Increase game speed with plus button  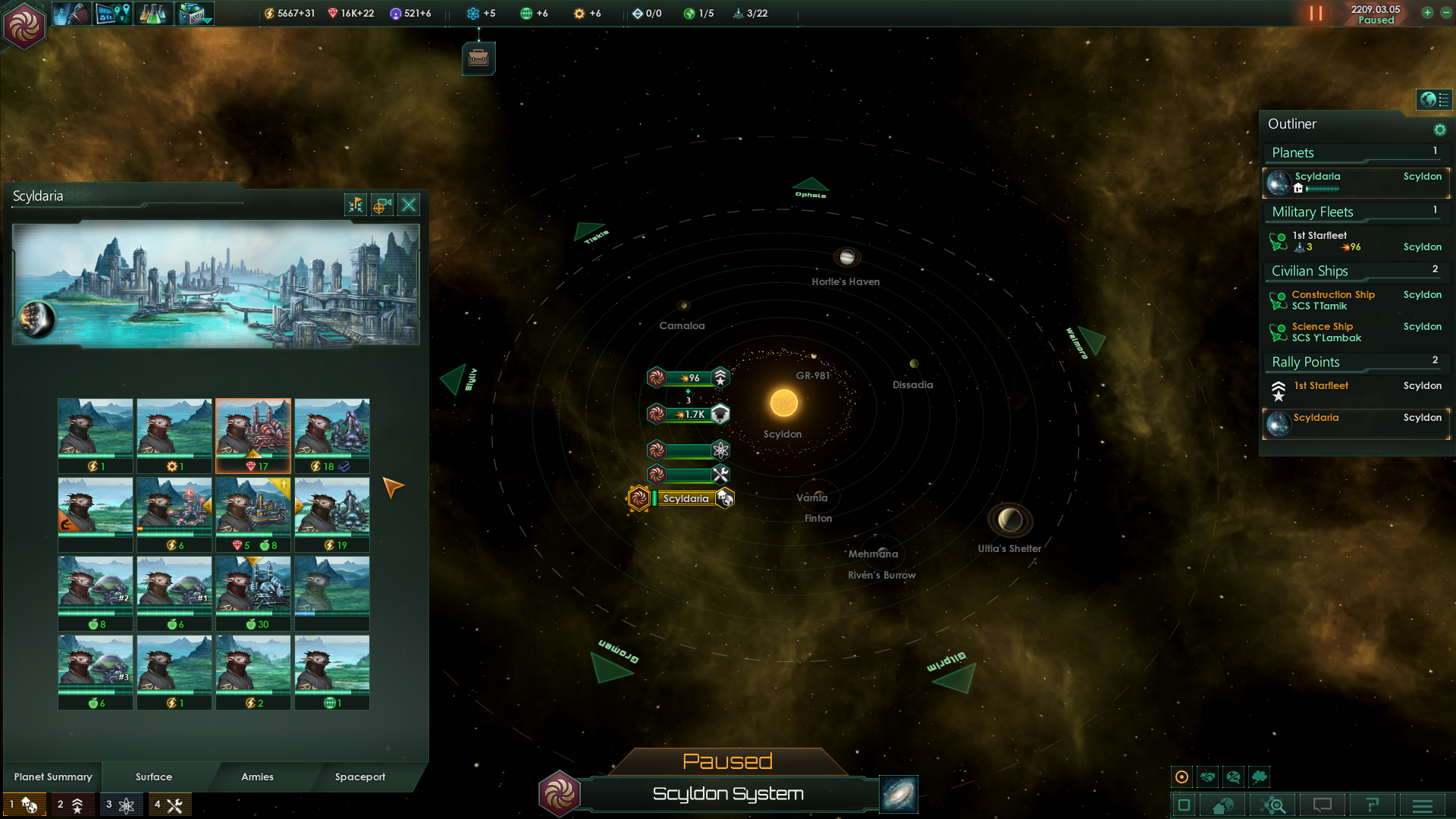(x=1427, y=13)
